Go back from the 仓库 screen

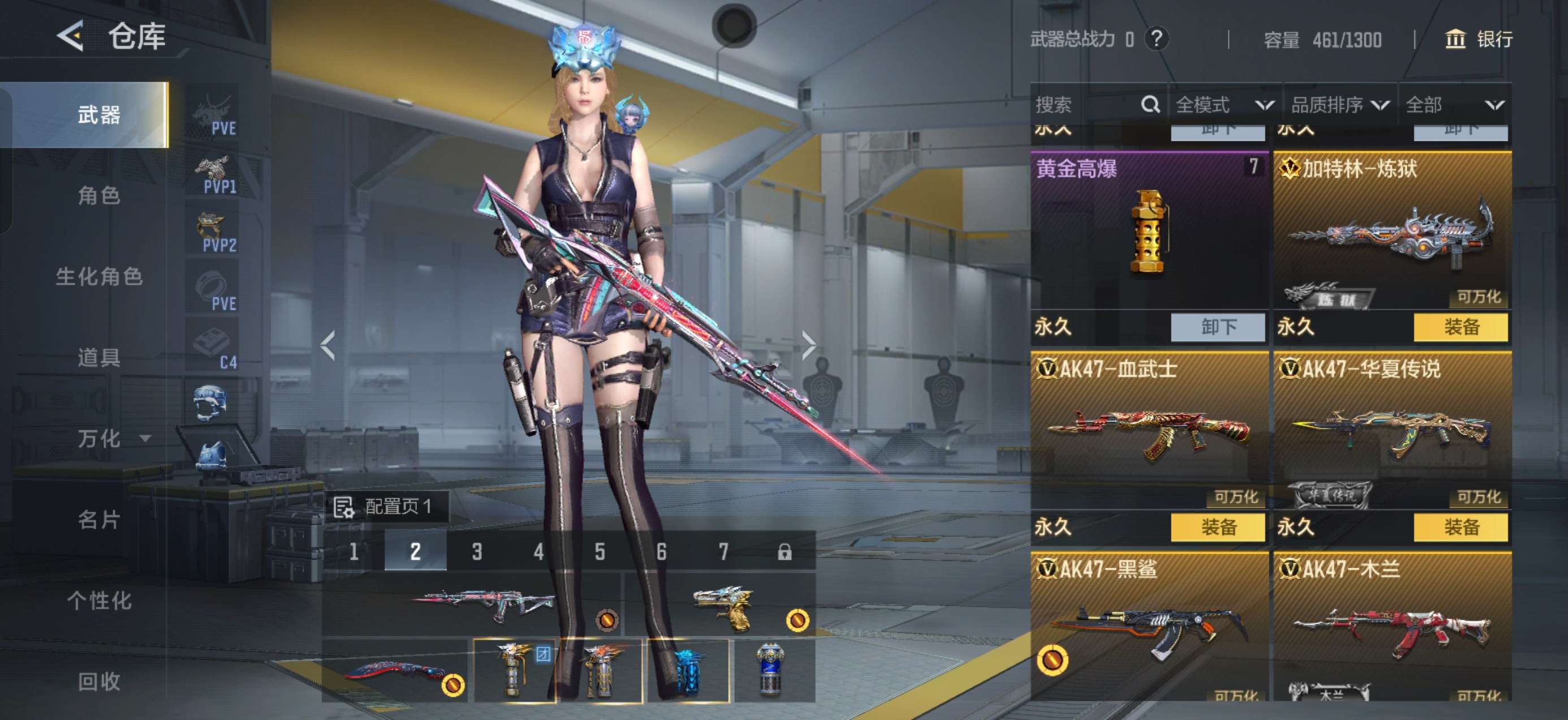point(71,37)
